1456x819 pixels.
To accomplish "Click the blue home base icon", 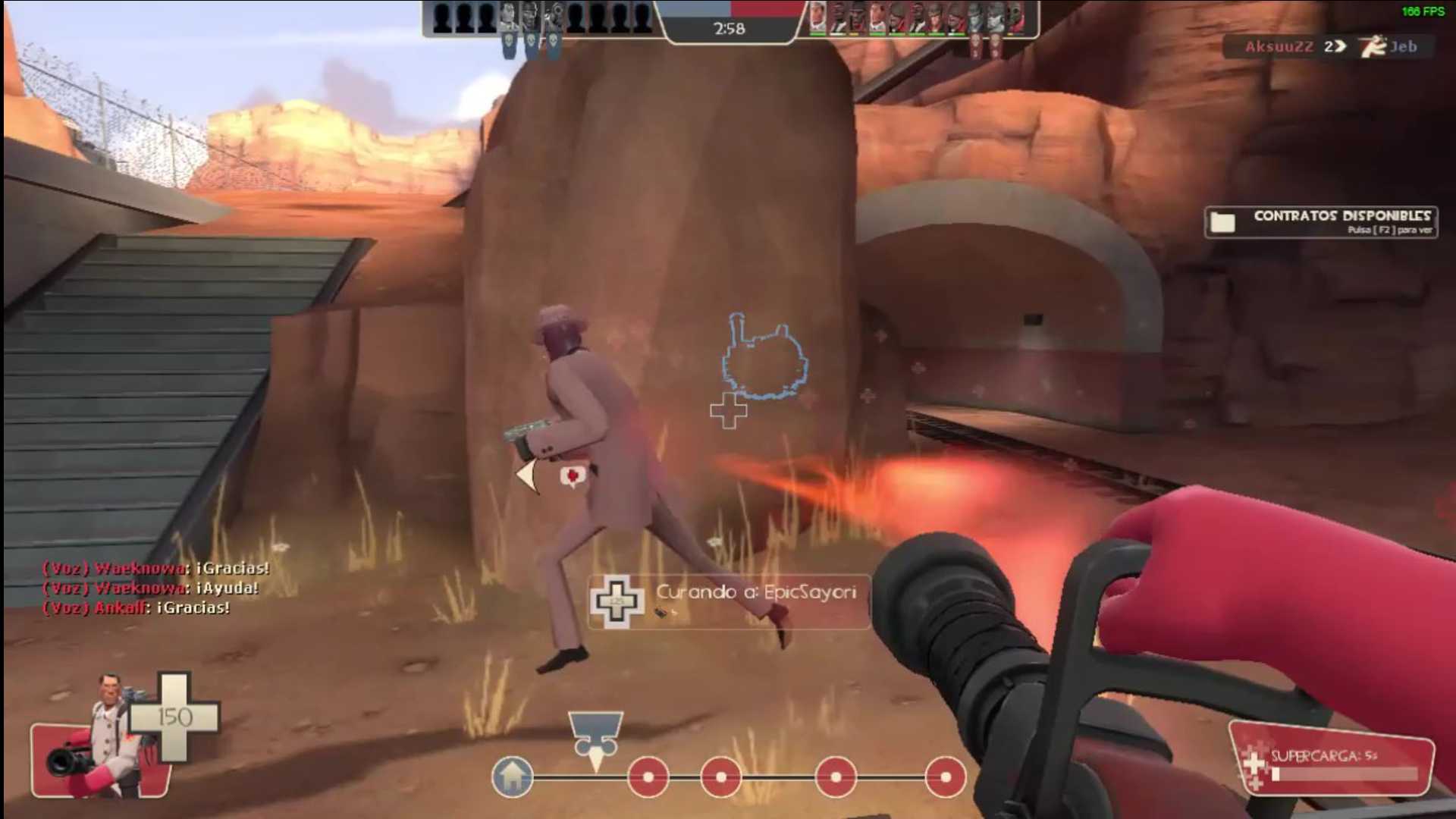I will pyautogui.click(x=513, y=777).
